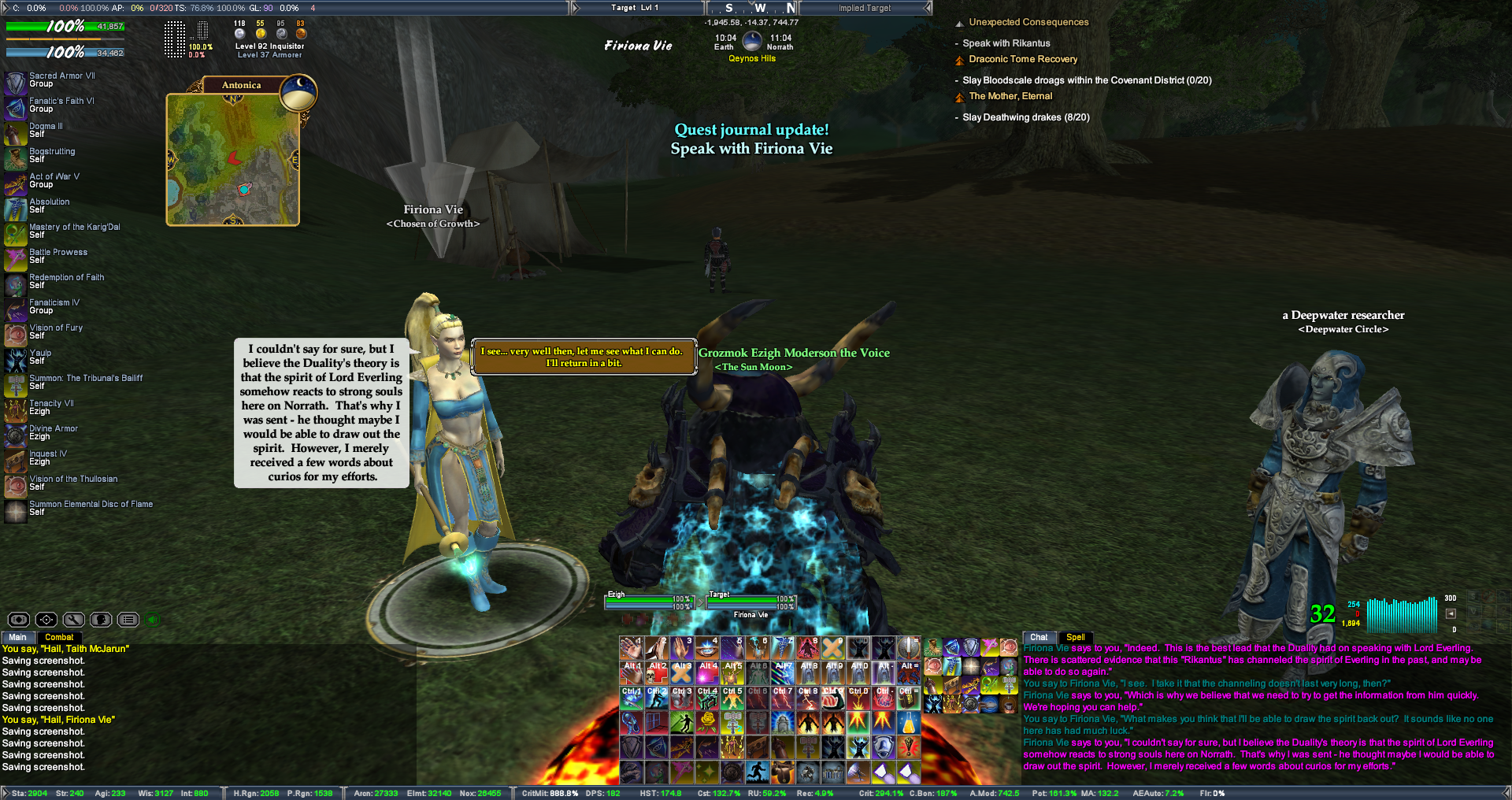Activate the sword and shield ability
Viewport: 1512px width, 800px height.
click(908, 647)
